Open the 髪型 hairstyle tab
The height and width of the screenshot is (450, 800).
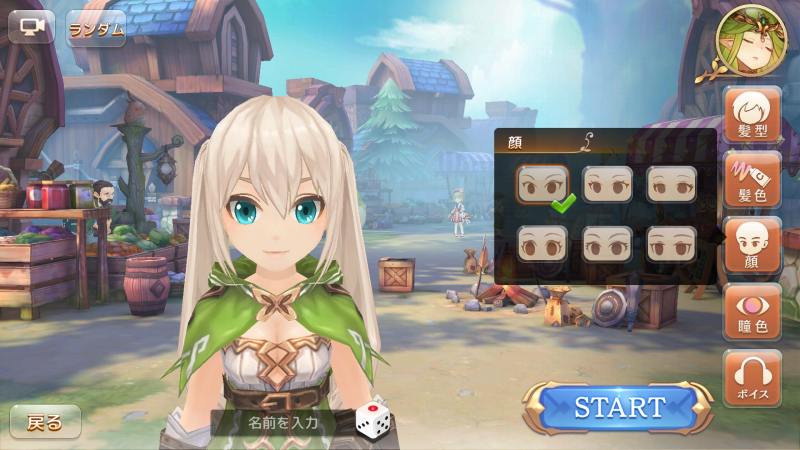[752, 115]
